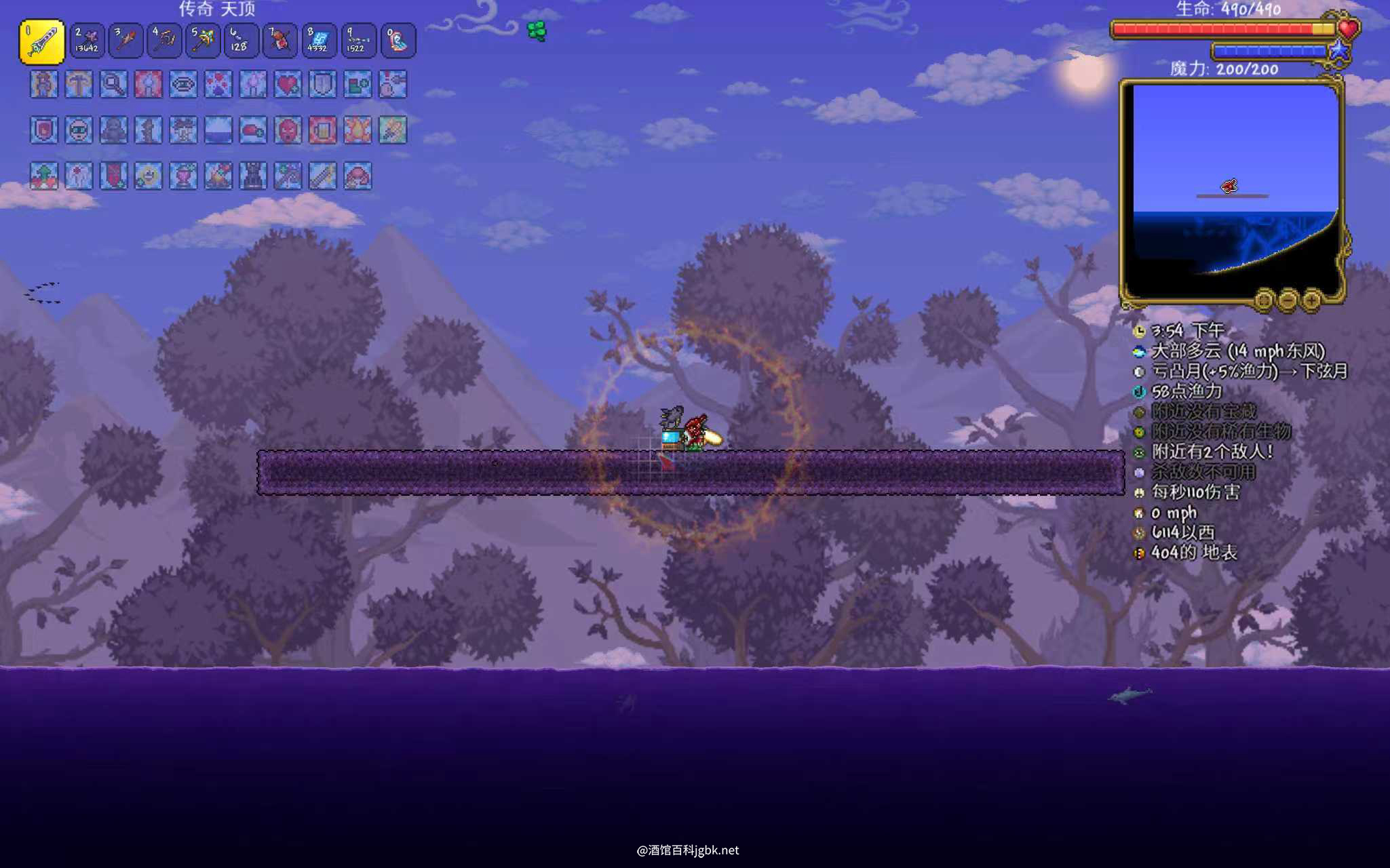Reset the minimap zoom with the leftmost round button
Viewport: 1390px width, 868px height.
[1264, 299]
